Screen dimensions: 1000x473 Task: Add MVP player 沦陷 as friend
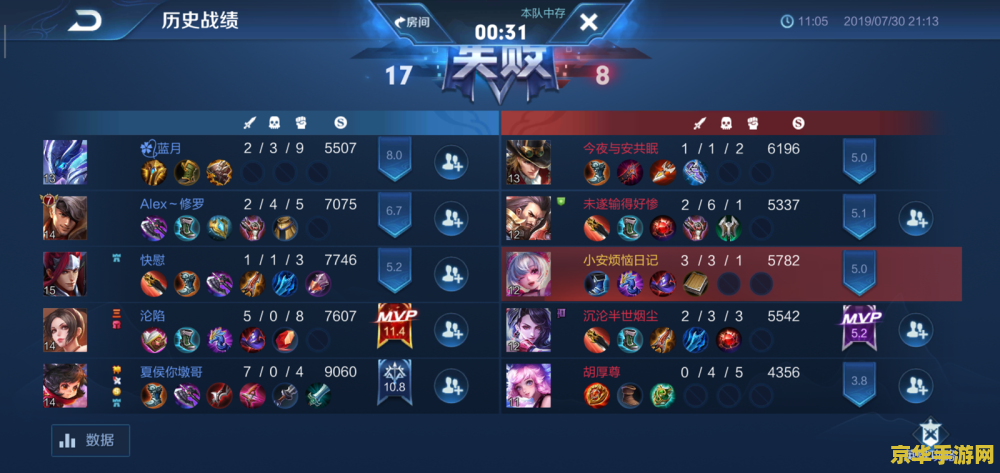[452, 328]
